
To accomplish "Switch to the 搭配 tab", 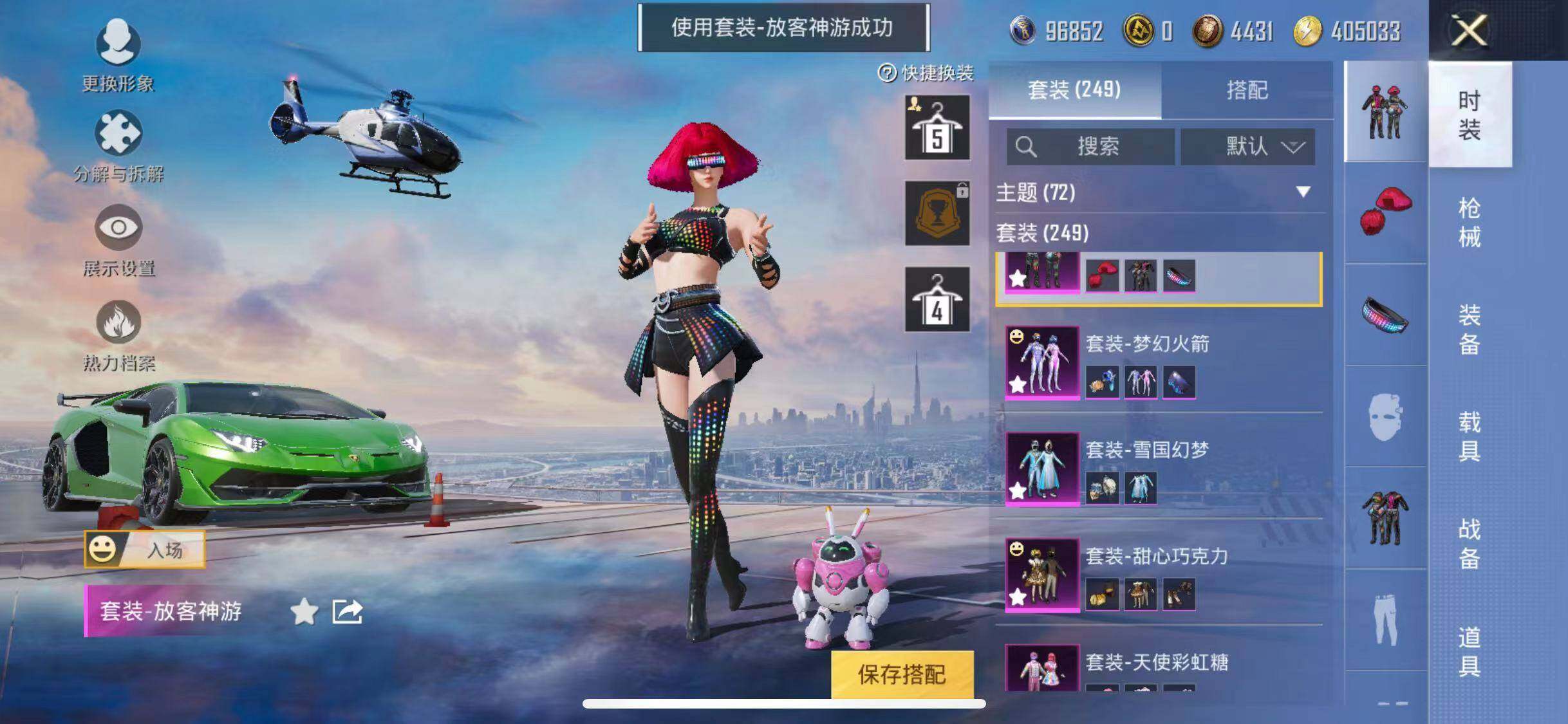I will [1247, 90].
